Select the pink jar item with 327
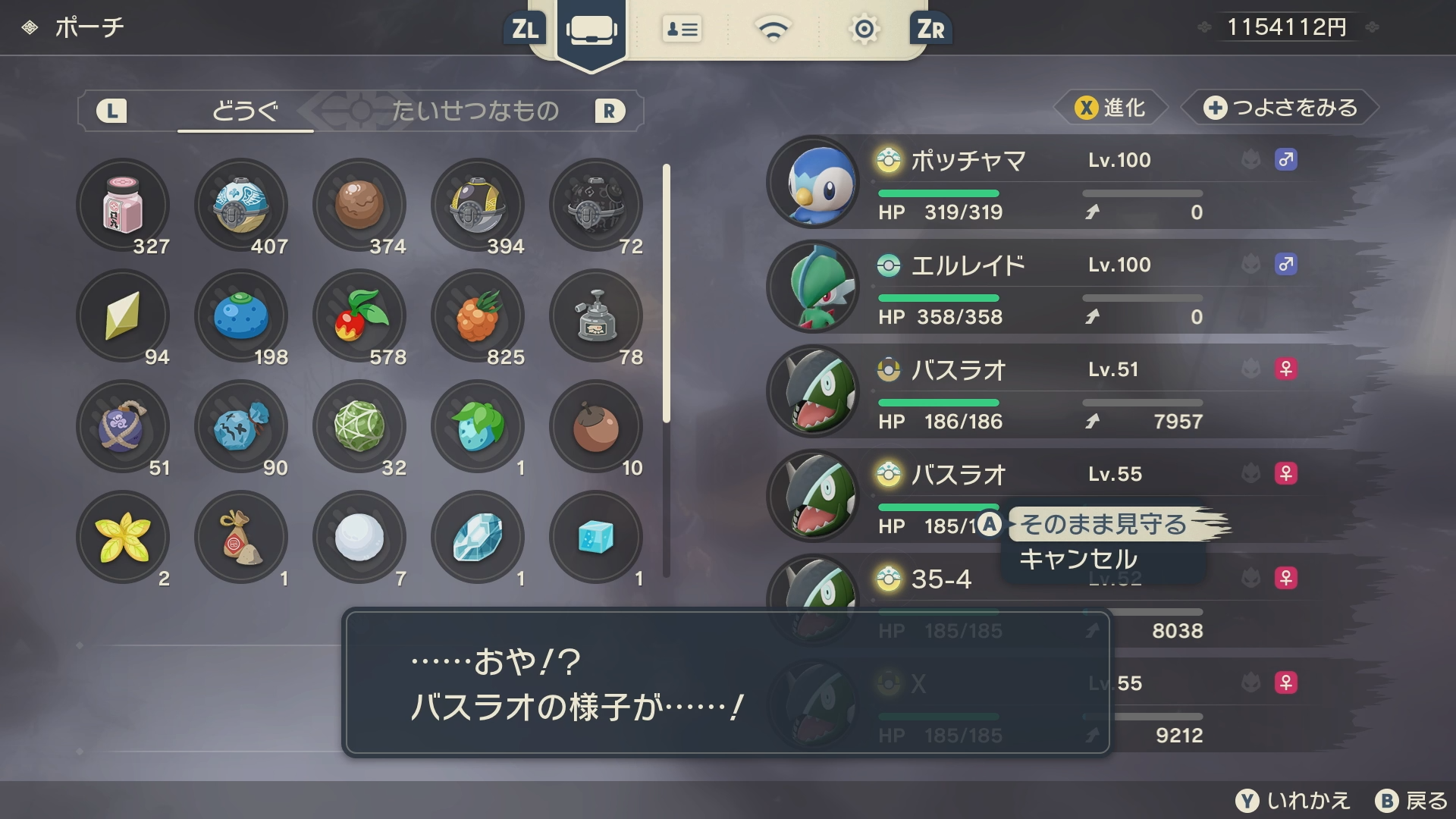Screen dimensions: 1456x819 click(123, 205)
